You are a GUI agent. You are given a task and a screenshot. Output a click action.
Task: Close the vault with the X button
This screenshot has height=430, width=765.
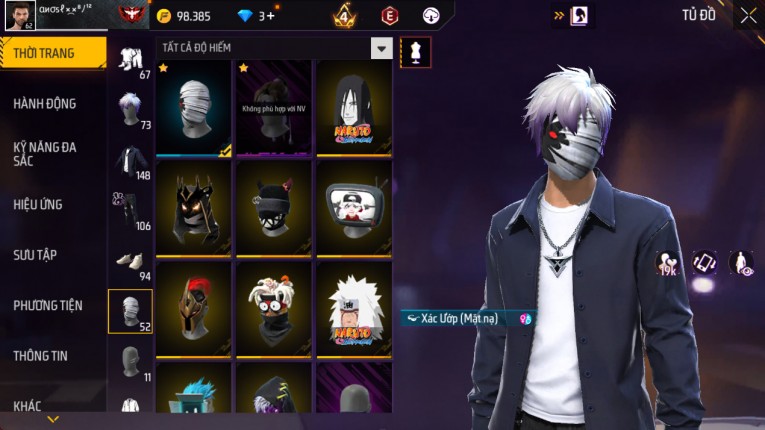tap(748, 15)
